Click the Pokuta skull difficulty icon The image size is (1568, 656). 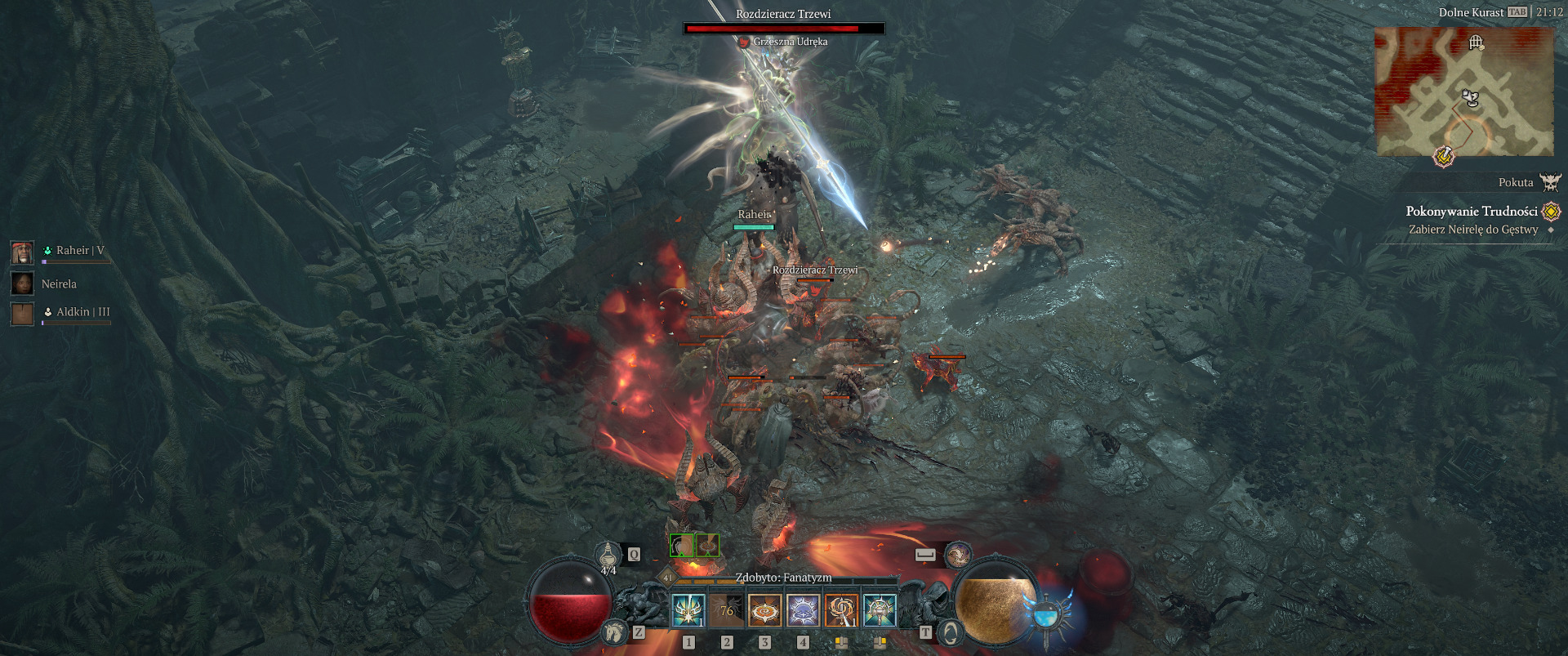tap(1550, 182)
